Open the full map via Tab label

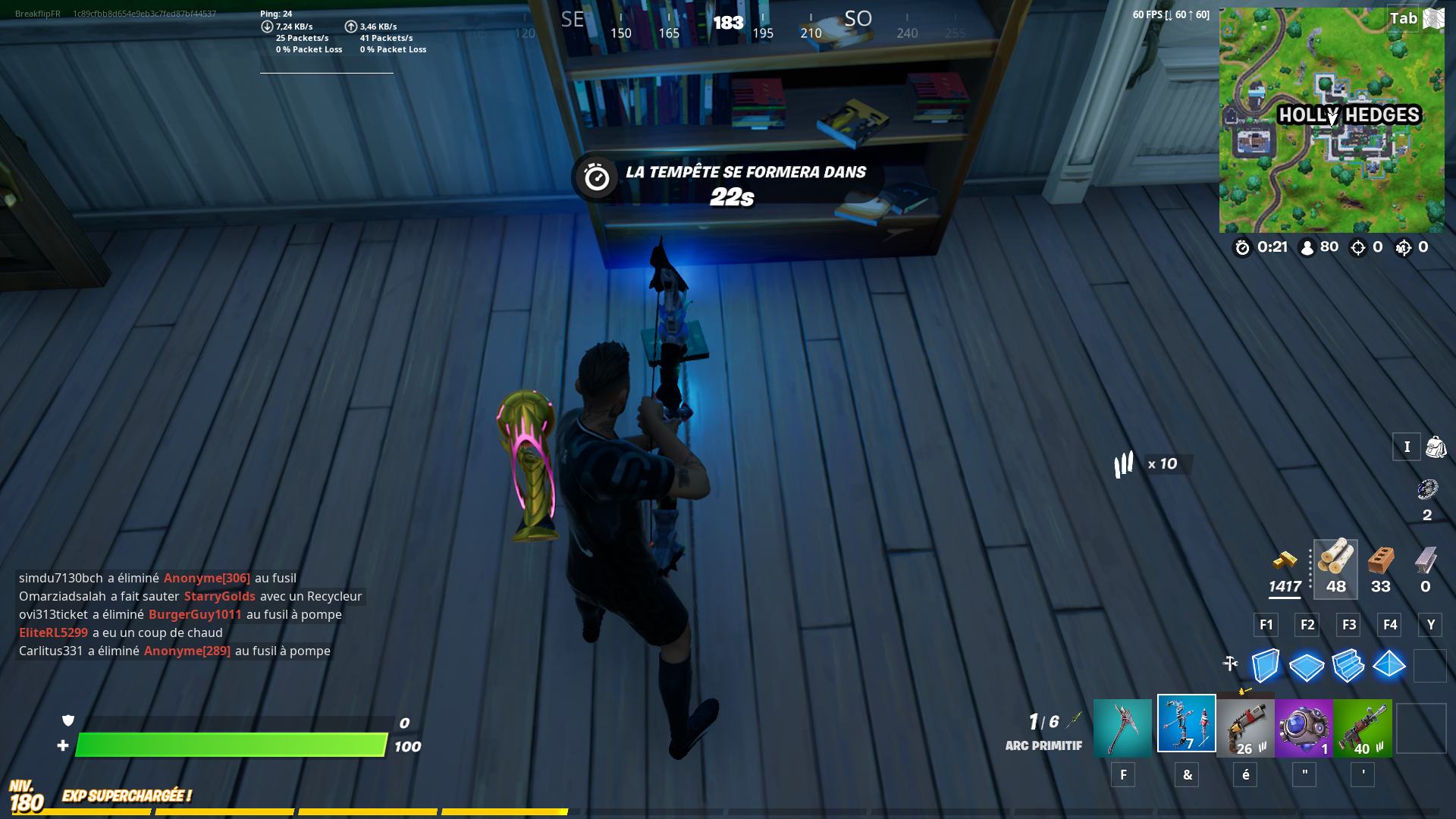pos(1404,18)
